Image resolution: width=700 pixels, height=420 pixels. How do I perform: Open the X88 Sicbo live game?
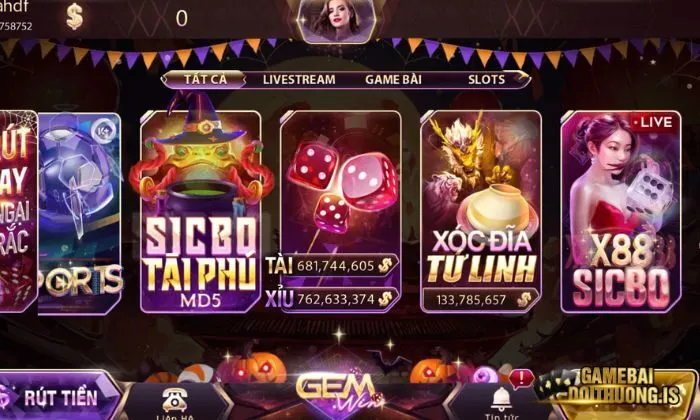click(620, 210)
